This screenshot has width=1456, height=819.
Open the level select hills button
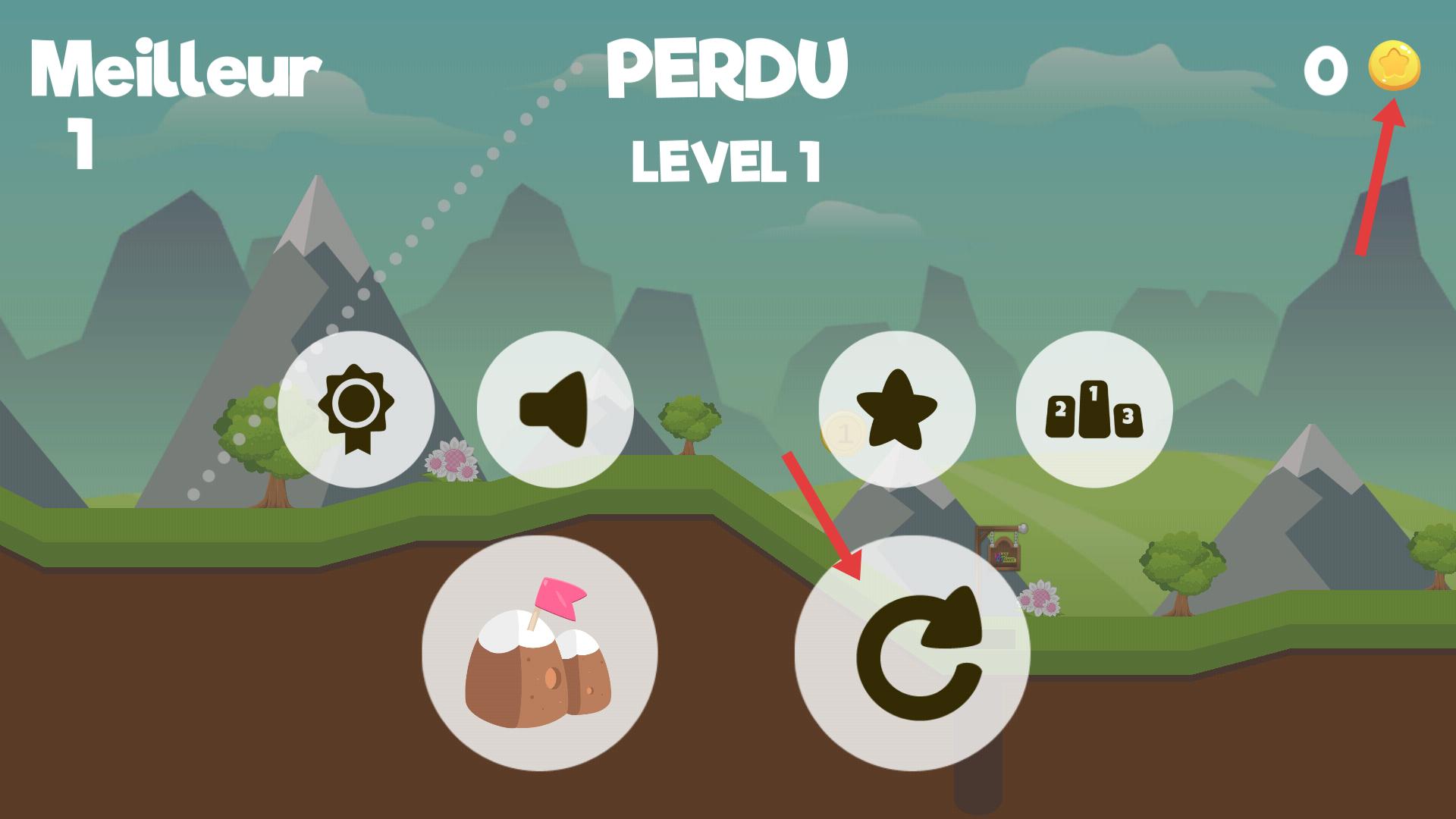click(539, 654)
